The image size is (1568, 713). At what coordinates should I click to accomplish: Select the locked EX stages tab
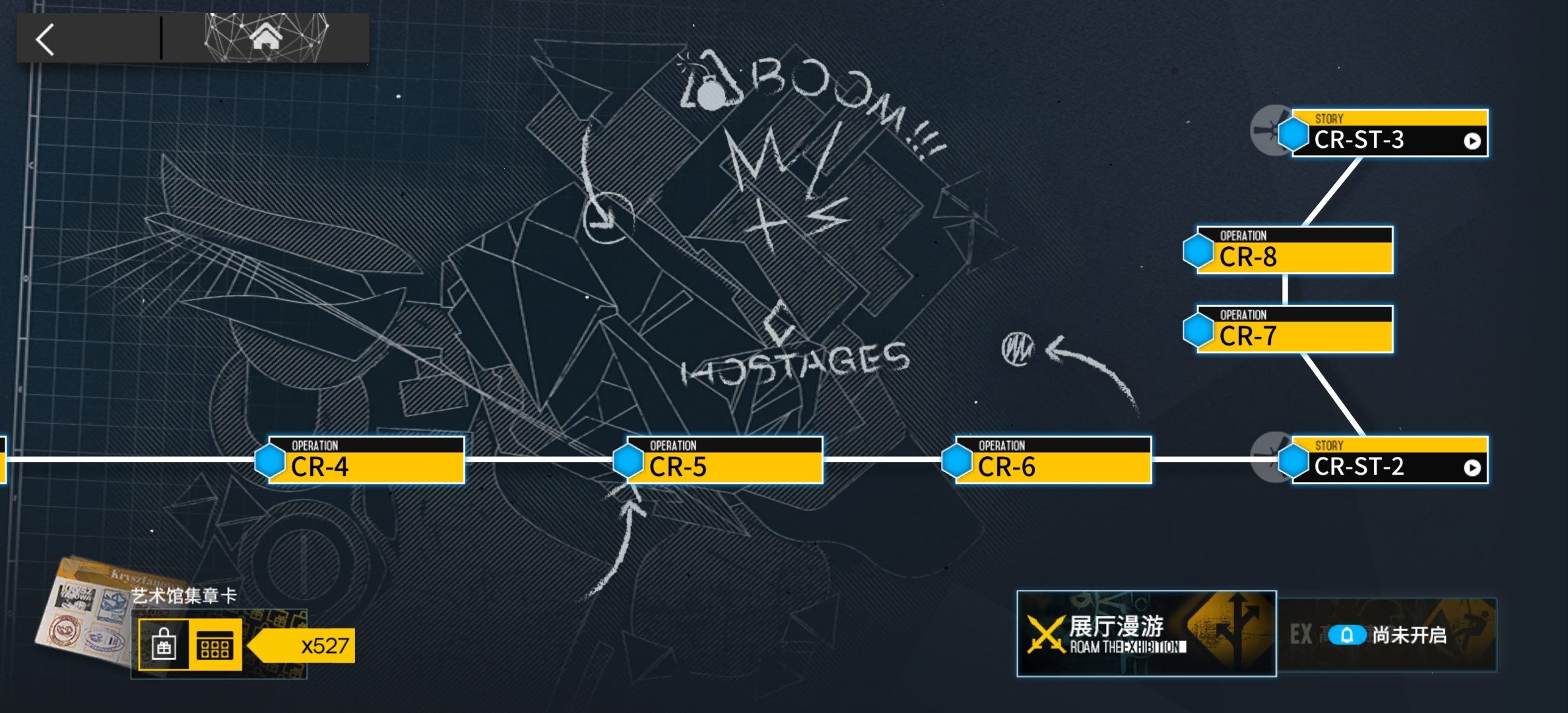(1387, 635)
